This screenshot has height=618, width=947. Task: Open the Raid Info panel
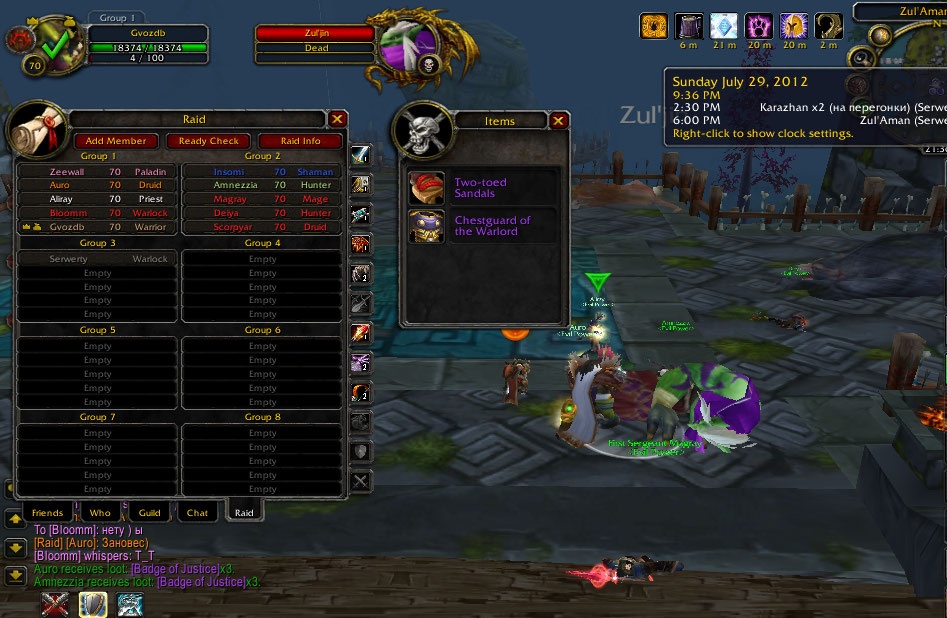pyautogui.click(x=300, y=141)
